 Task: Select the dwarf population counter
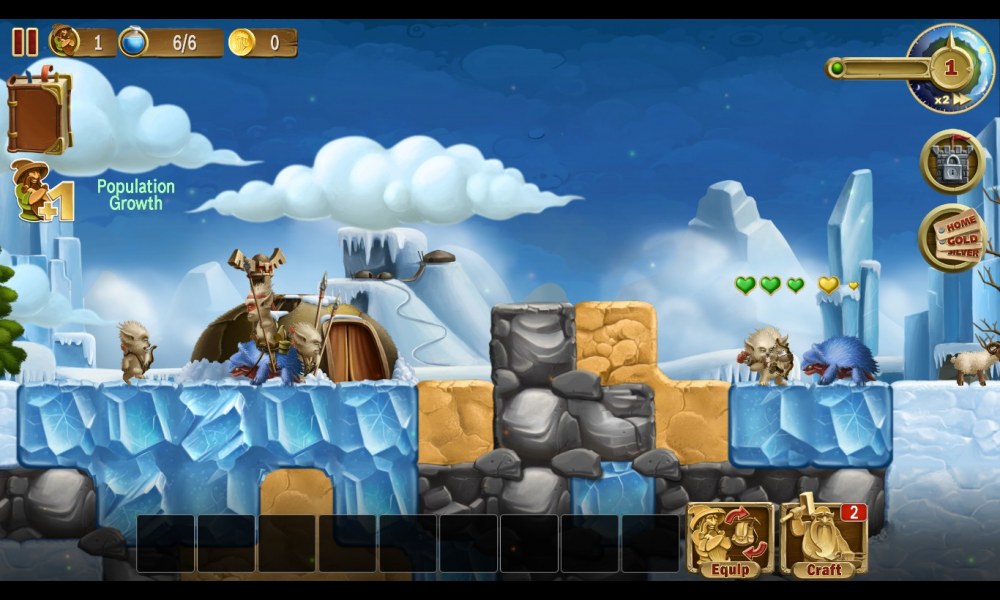(80, 42)
